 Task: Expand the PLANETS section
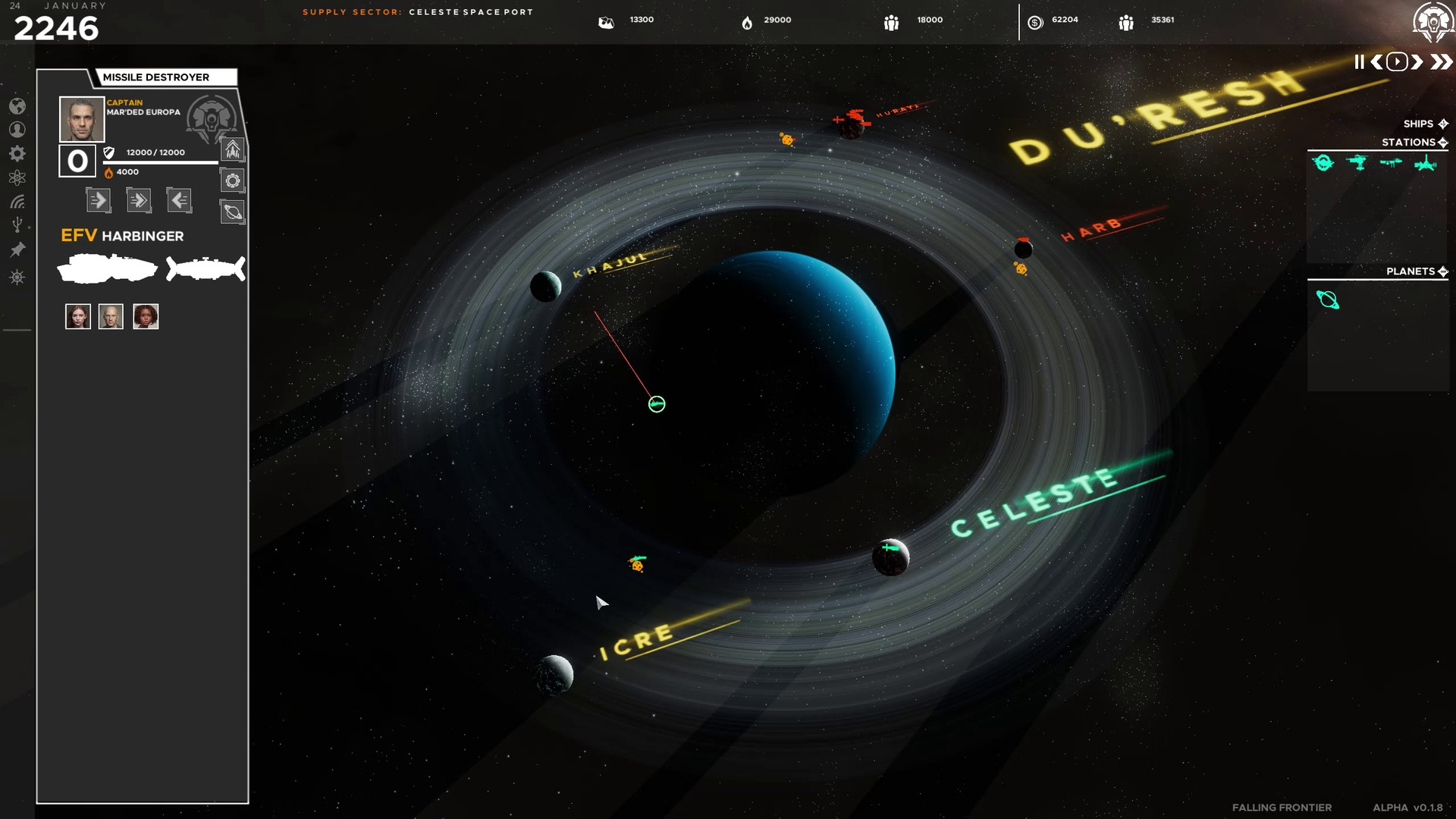tap(1445, 271)
